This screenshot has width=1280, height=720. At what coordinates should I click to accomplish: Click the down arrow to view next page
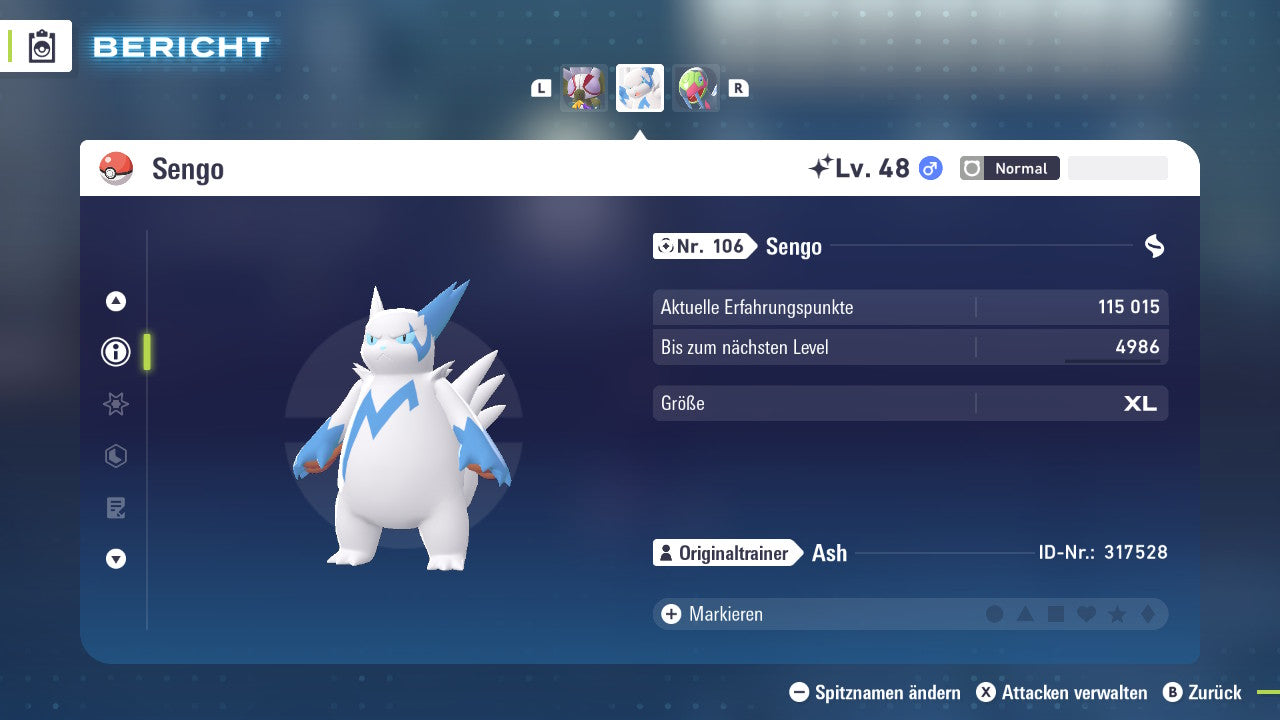coord(115,559)
